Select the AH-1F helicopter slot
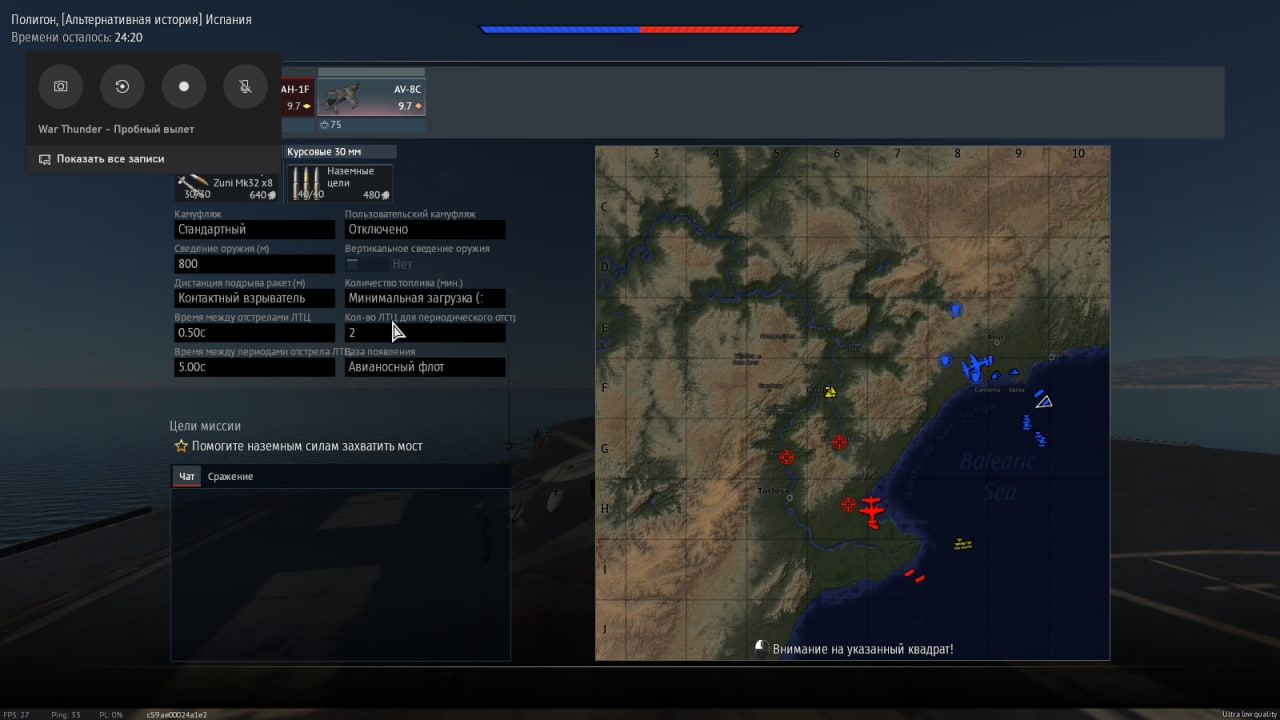This screenshot has width=1280, height=720. pos(298,97)
